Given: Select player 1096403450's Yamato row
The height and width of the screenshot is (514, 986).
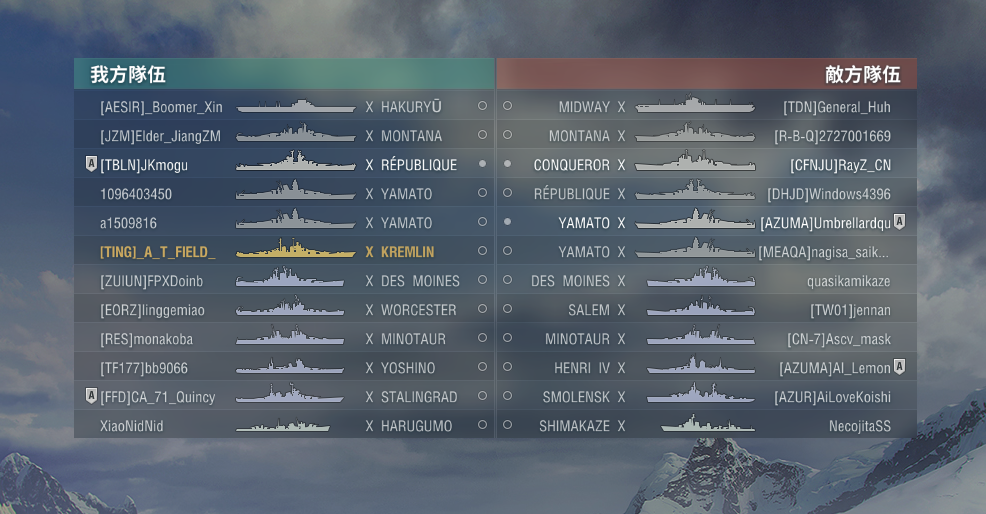Looking at the screenshot, I should tap(283, 194).
